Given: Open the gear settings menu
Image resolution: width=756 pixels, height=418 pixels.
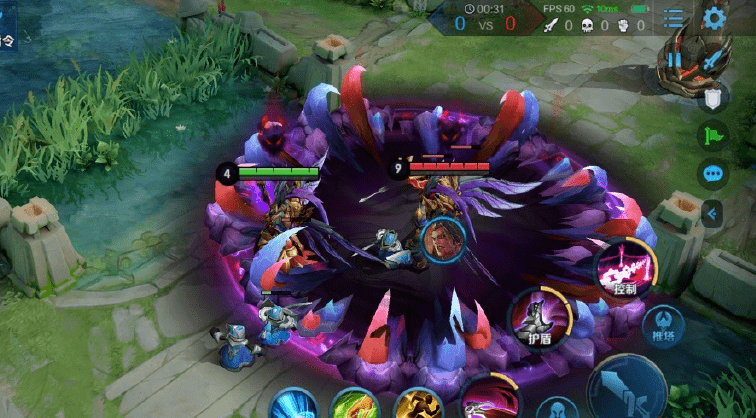Looking at the screenshot, I should point(713,17).
